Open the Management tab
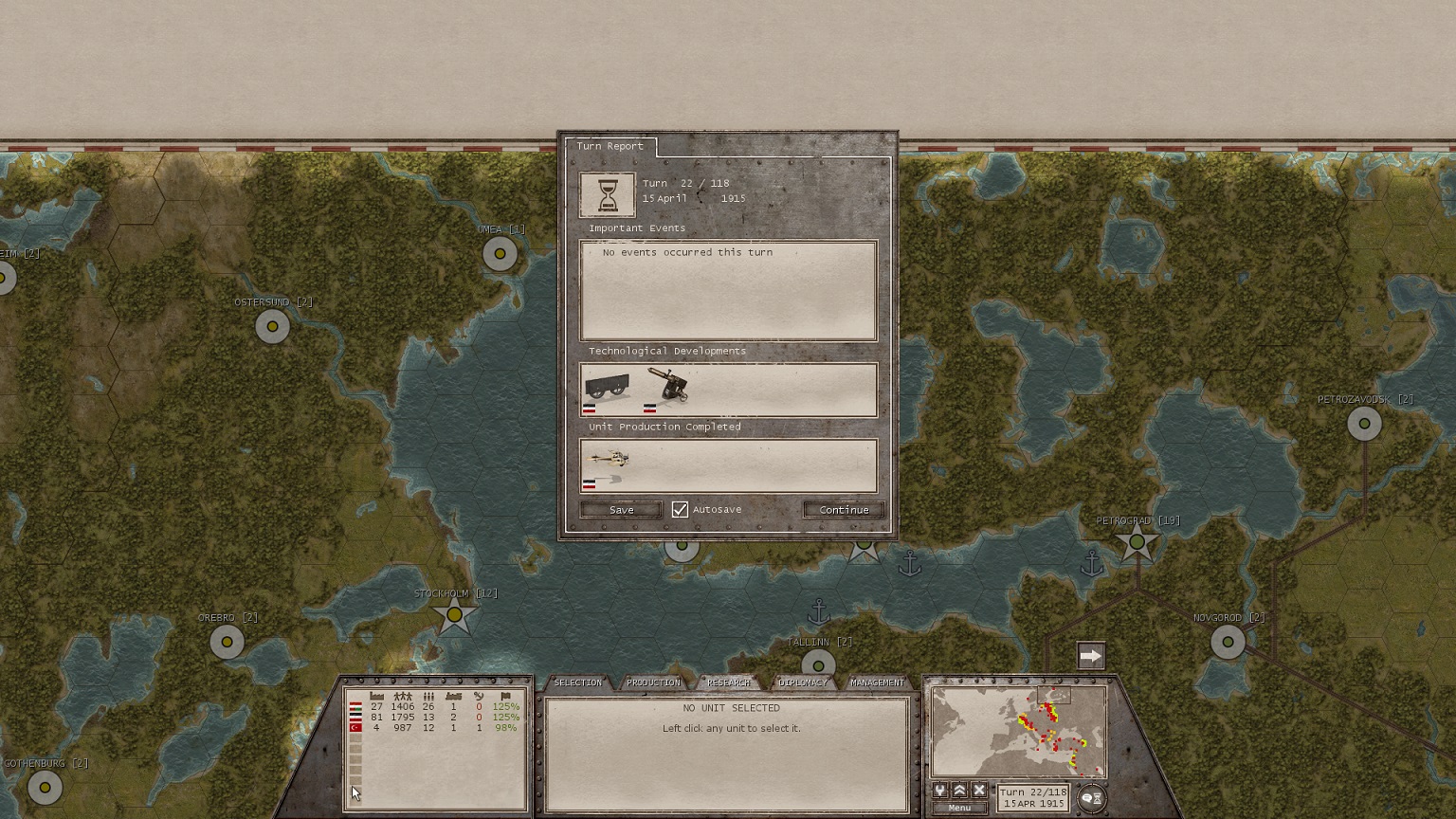This screenshot has width=1456, height=819. pos(877,682)
